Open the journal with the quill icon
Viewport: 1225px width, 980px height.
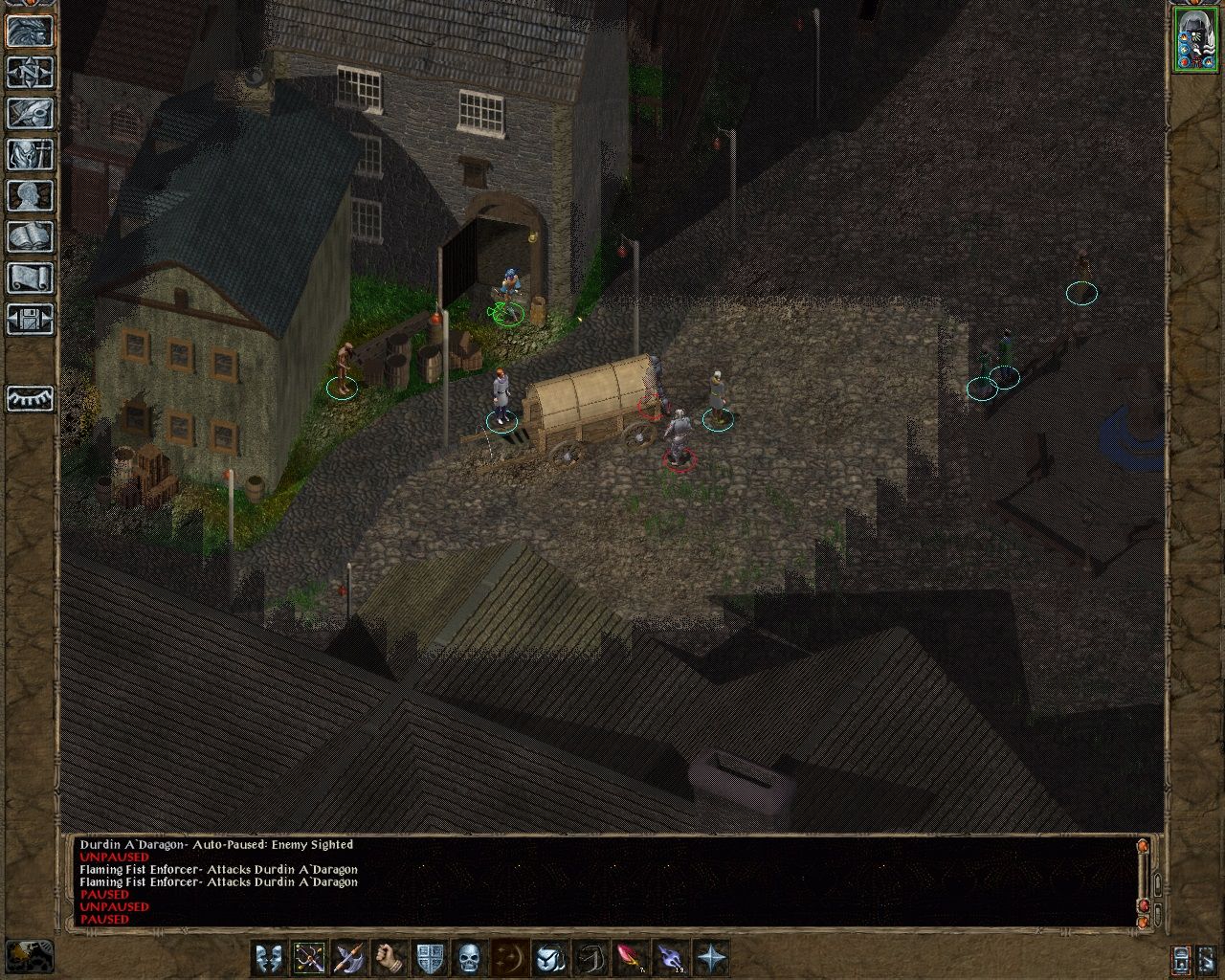coord(27,112)
